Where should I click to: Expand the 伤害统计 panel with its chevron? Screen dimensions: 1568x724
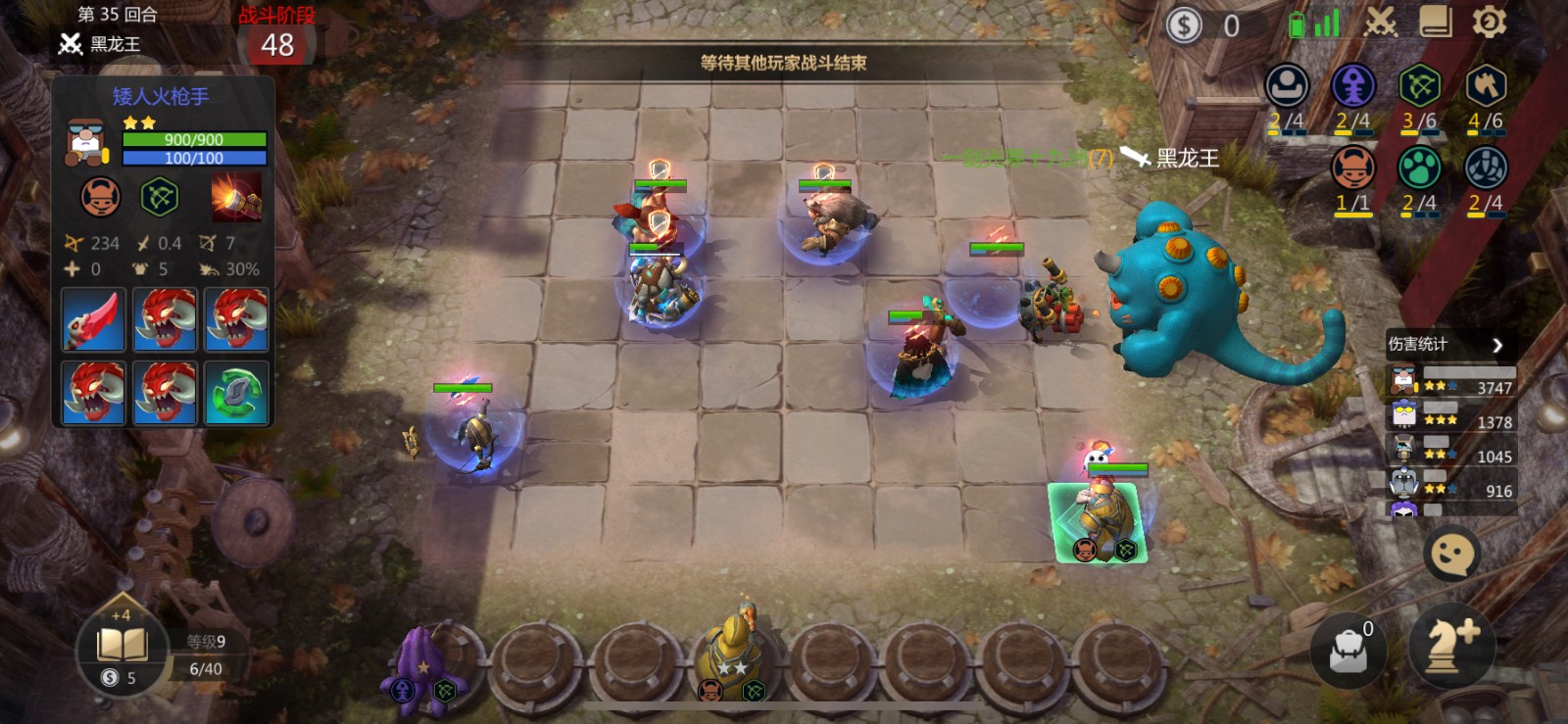tap(1497, 345)
